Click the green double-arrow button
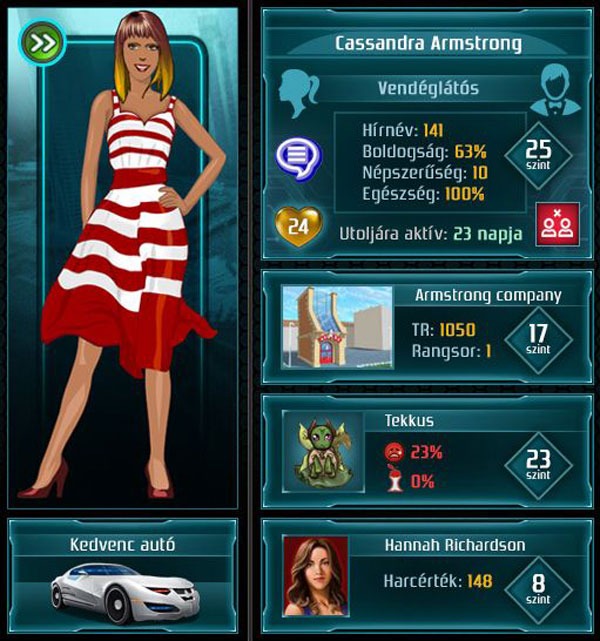Image resolution: width=600 pixels, height=641 pixels. click(x=42, y=42)
